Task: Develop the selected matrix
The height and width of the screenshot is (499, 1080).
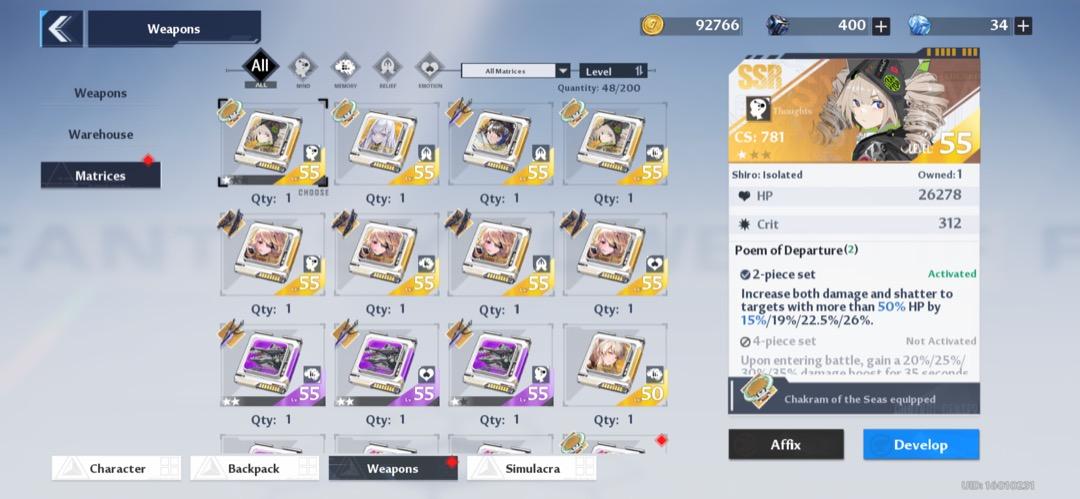Action: tap(921, 444)
